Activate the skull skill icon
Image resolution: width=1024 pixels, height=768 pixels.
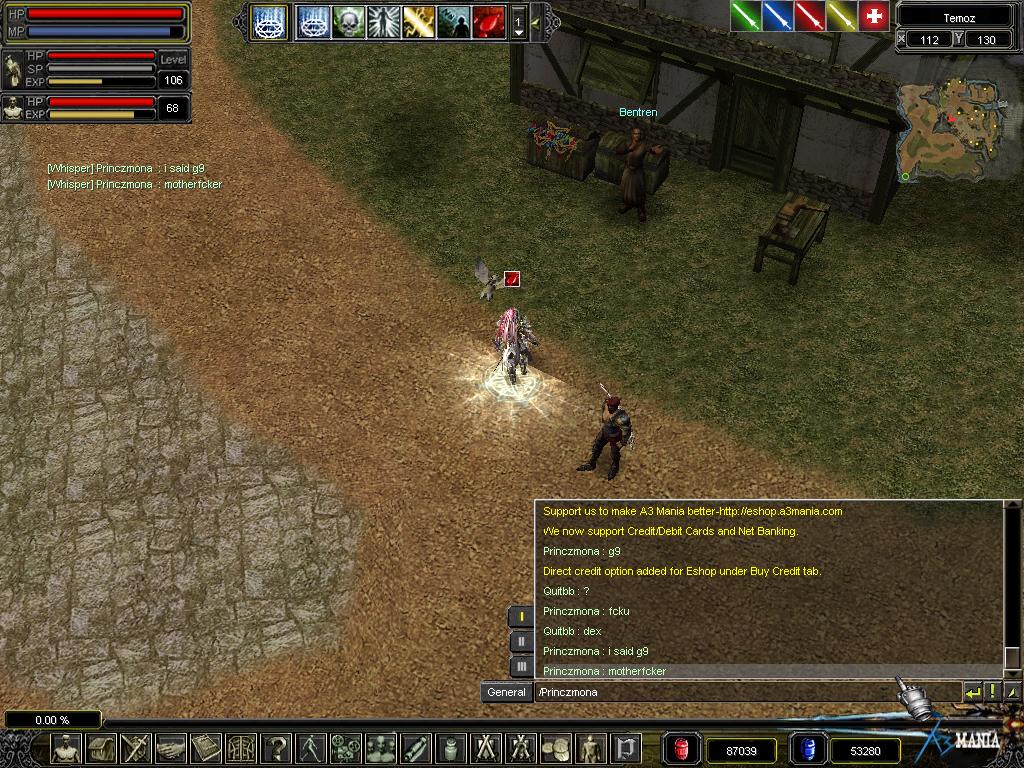click(x=349, y=21)
